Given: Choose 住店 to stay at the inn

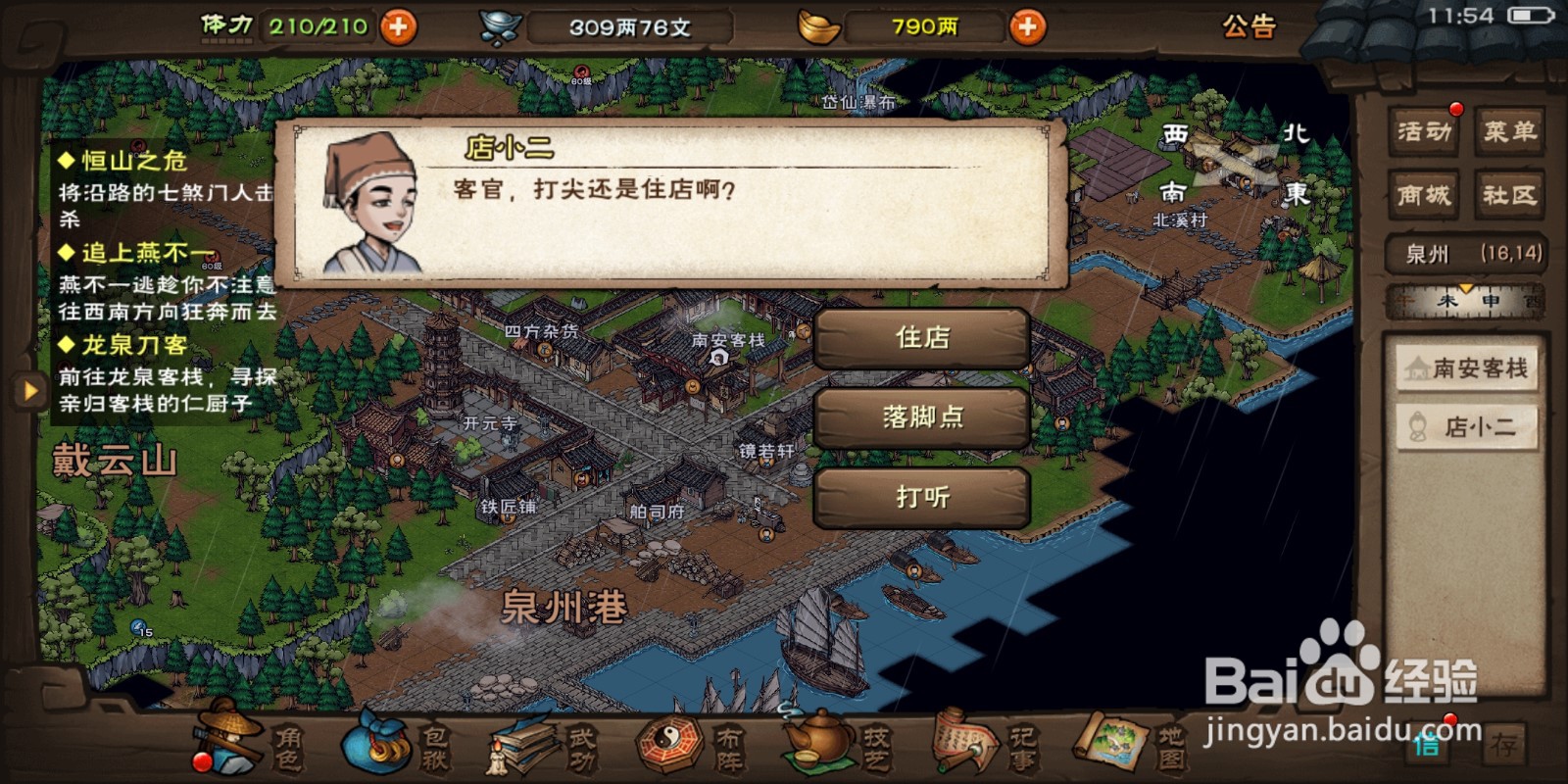Looking at the screenshot, I should [x=920, y=338].
